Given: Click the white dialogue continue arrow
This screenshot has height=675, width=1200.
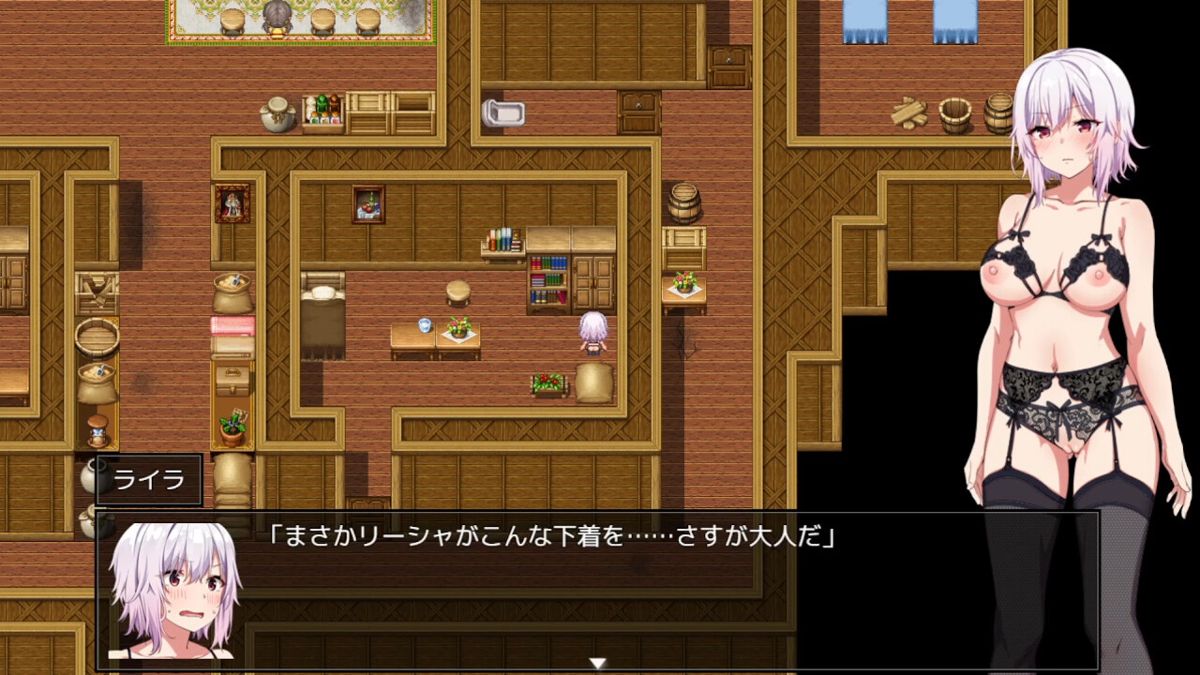Looking at the screenshot, I should tap(598, 662).
